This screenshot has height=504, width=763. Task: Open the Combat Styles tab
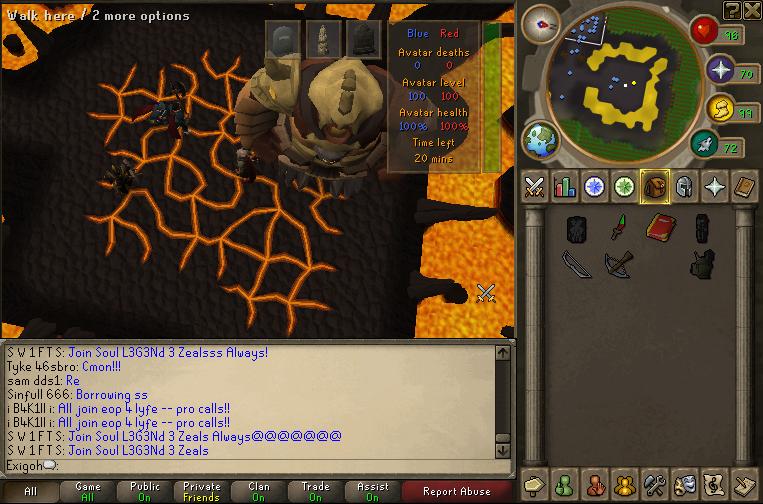point(535,187)
